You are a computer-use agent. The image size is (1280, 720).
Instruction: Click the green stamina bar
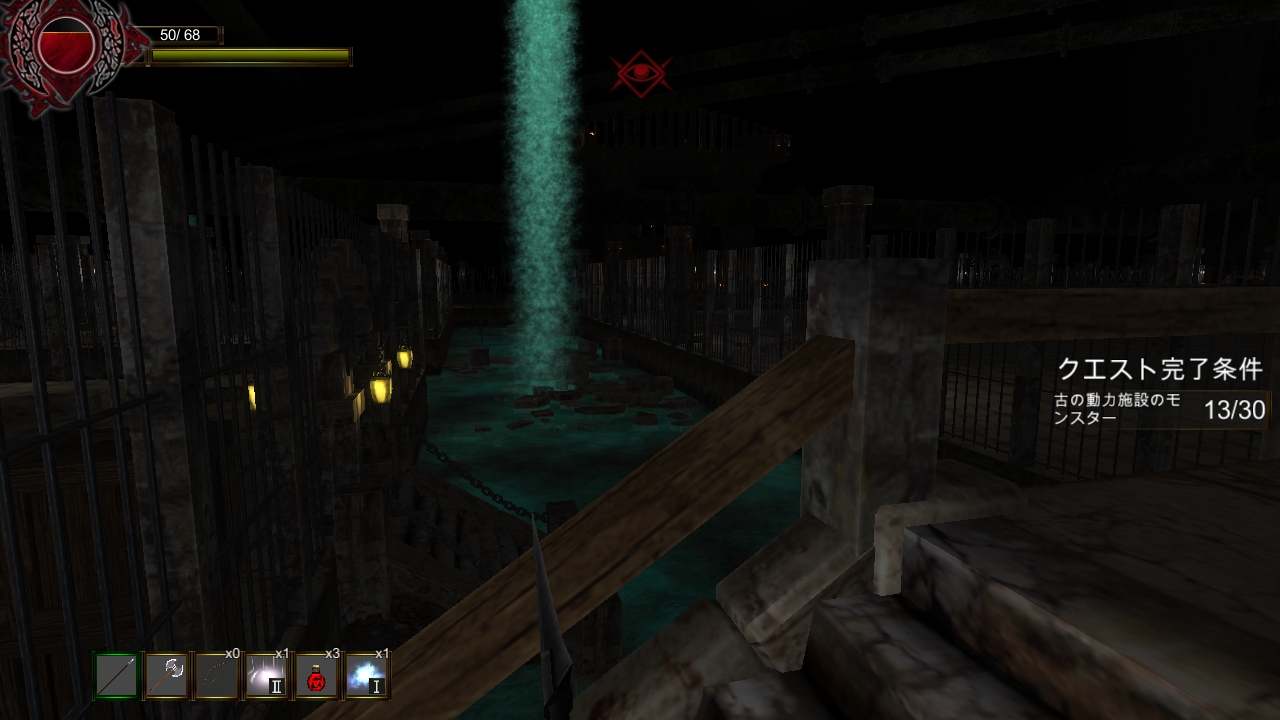point(250,56)
